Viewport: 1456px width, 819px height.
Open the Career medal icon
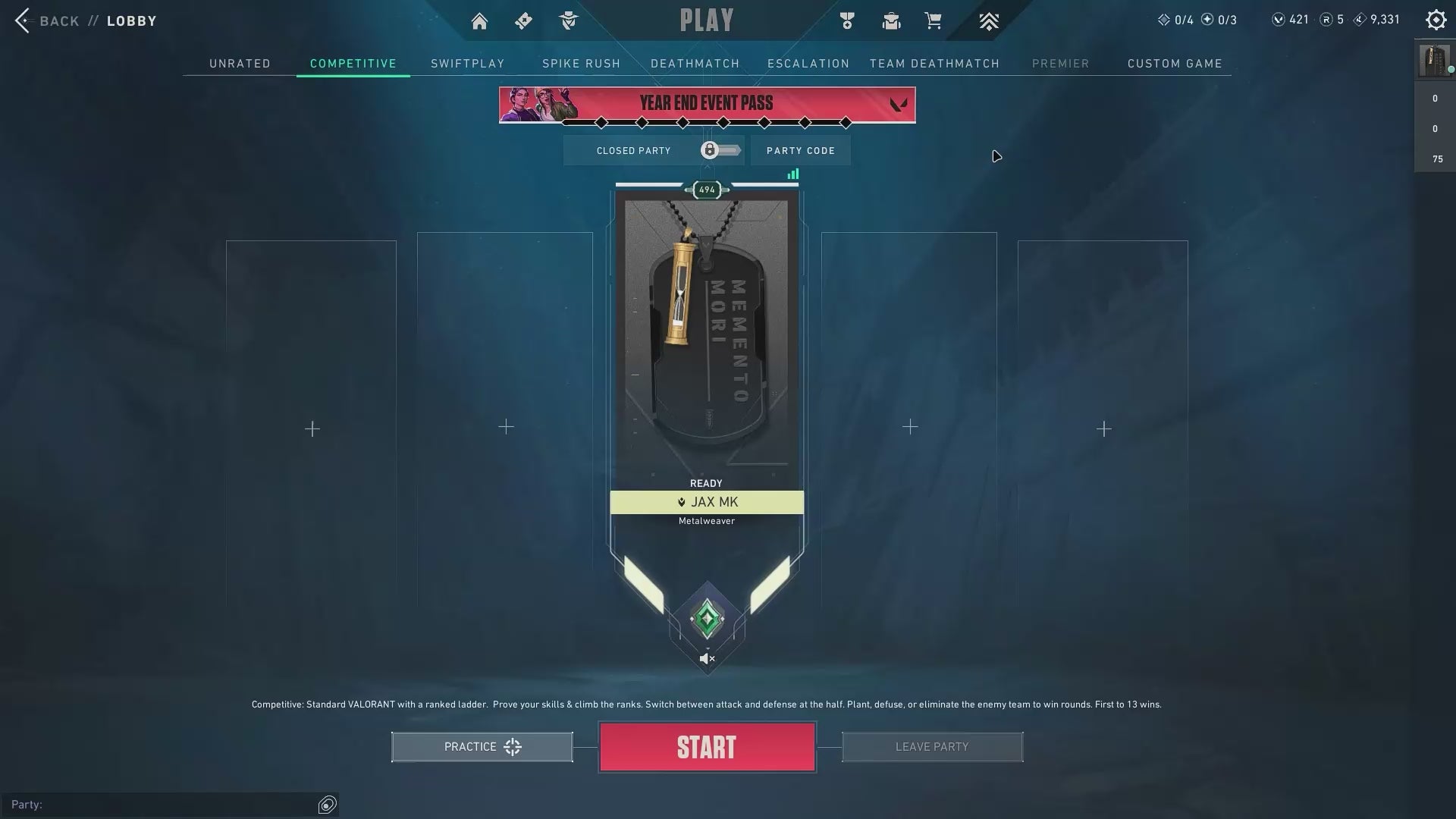point(847,20)
